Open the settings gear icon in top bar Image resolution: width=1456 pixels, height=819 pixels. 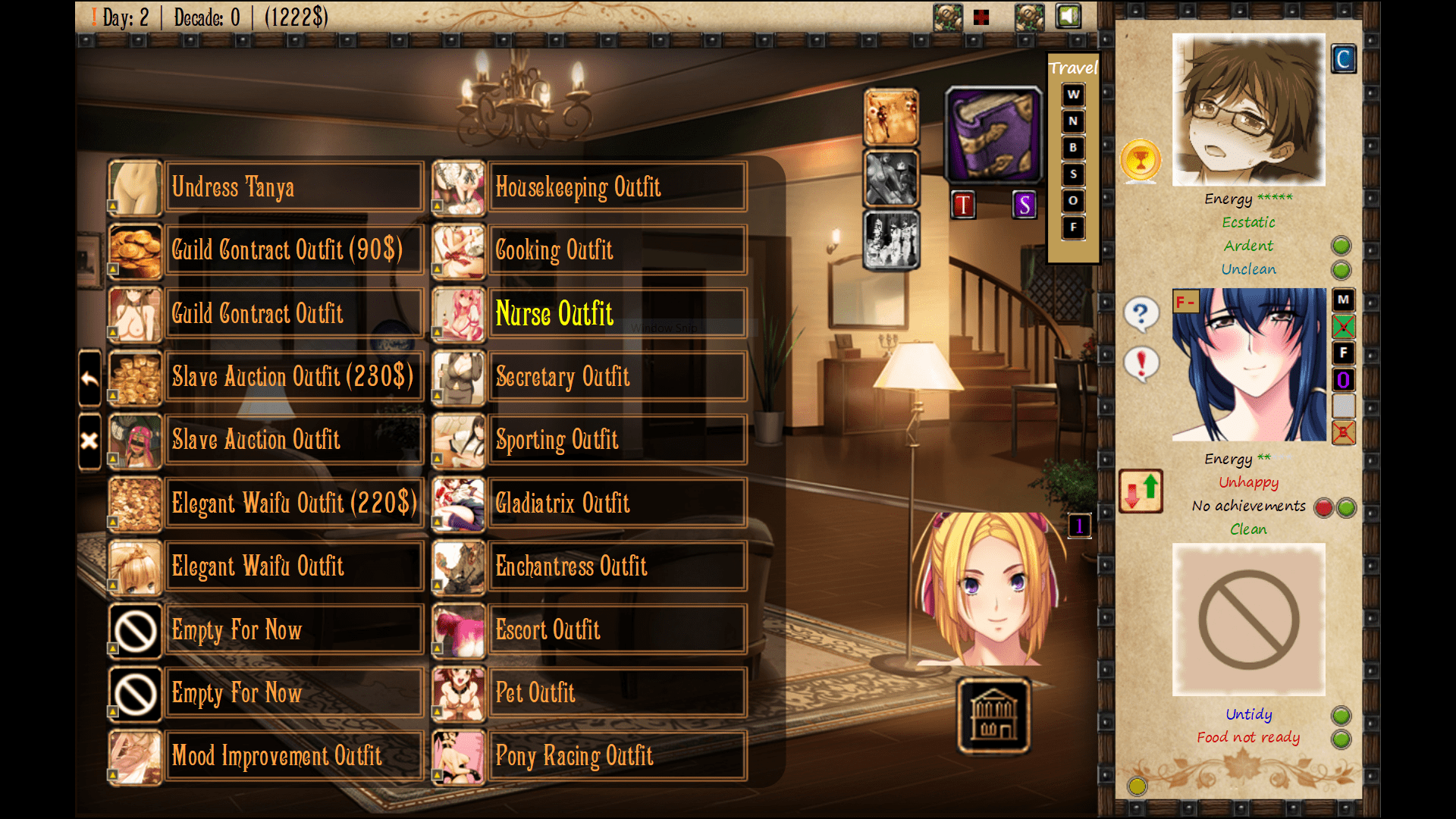point(948,16)
